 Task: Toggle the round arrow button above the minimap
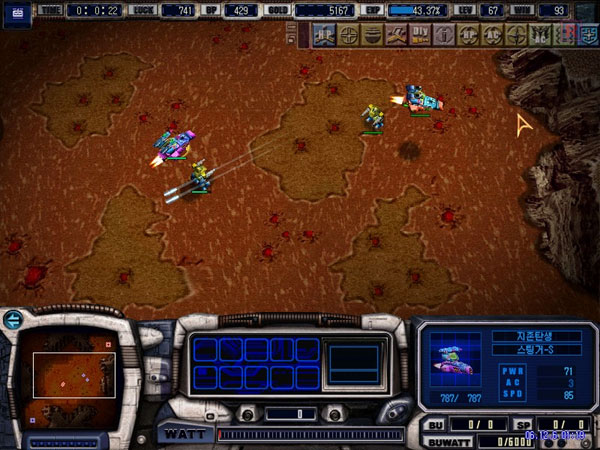(x=13, y=320)
